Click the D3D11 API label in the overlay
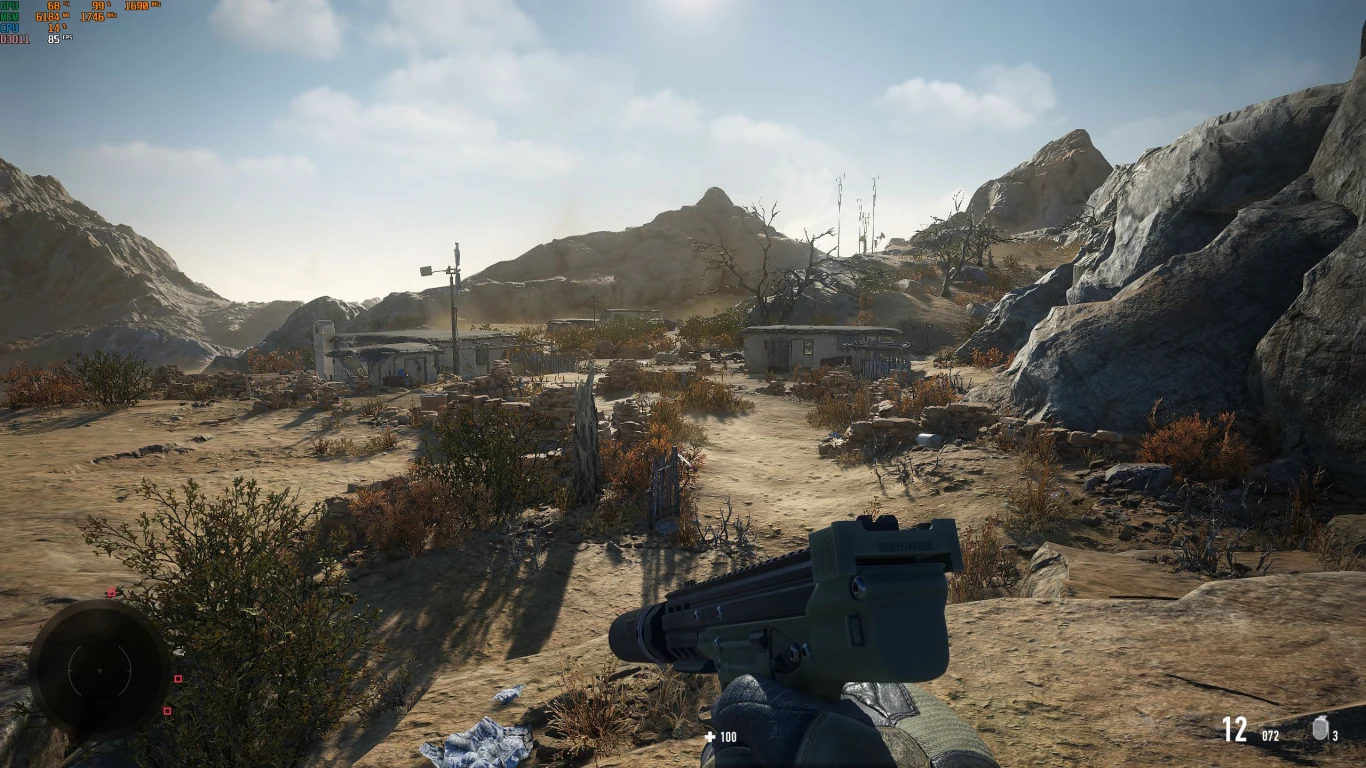 (15, 39)
